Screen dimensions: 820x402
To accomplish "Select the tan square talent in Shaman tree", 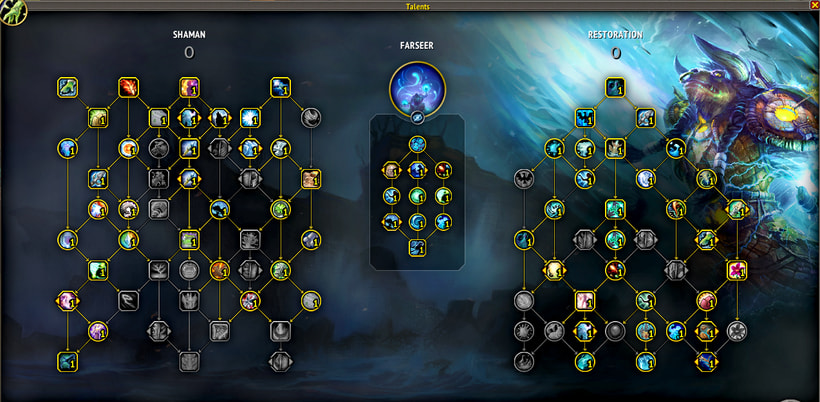I will 311,179.
